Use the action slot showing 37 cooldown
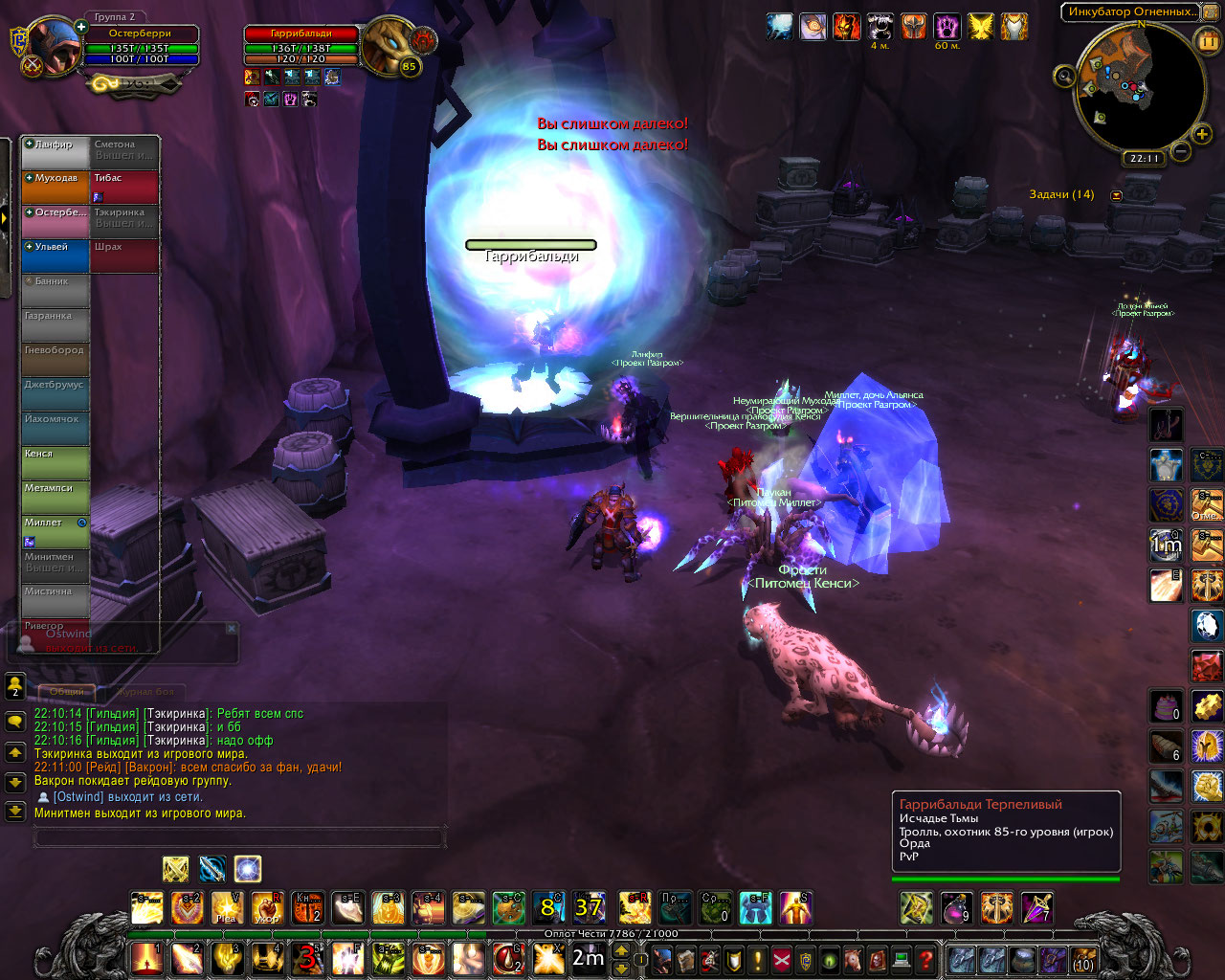1225x980 pixels. pyautogui.click(x=589, y=907)
